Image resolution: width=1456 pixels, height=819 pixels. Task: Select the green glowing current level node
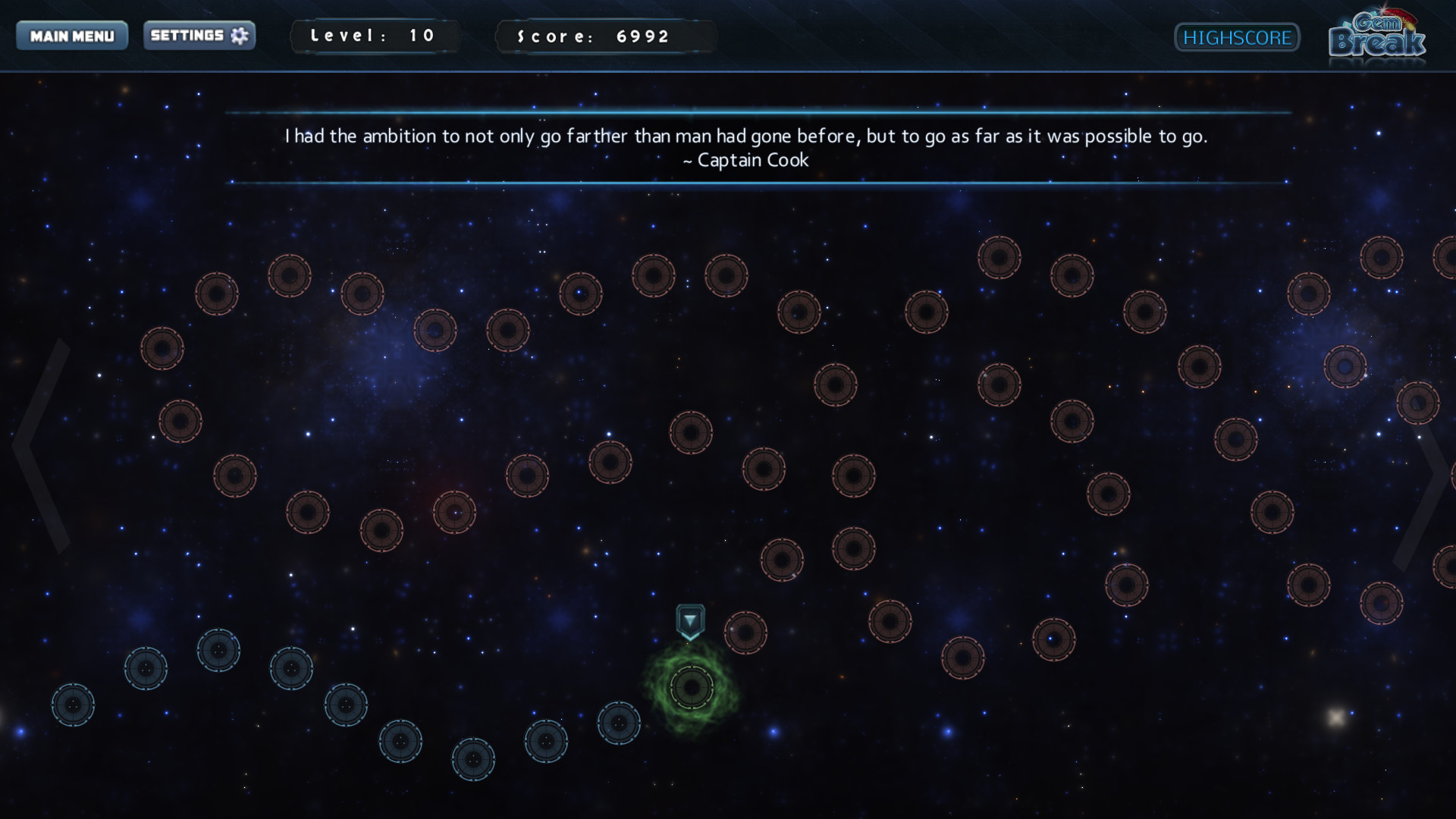tap(691, 688)
